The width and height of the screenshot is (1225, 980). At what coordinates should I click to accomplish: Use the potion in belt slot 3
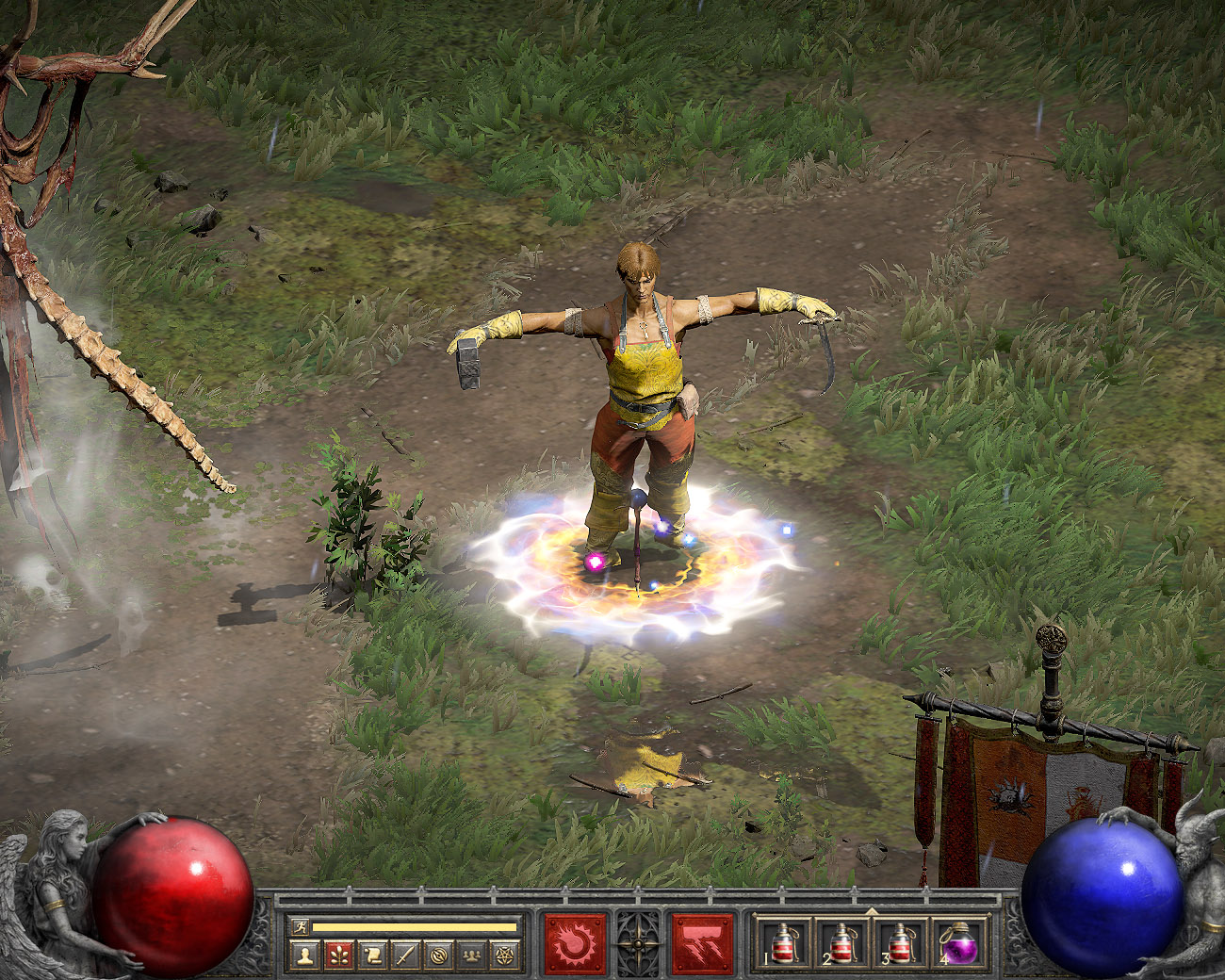(900, 943)
